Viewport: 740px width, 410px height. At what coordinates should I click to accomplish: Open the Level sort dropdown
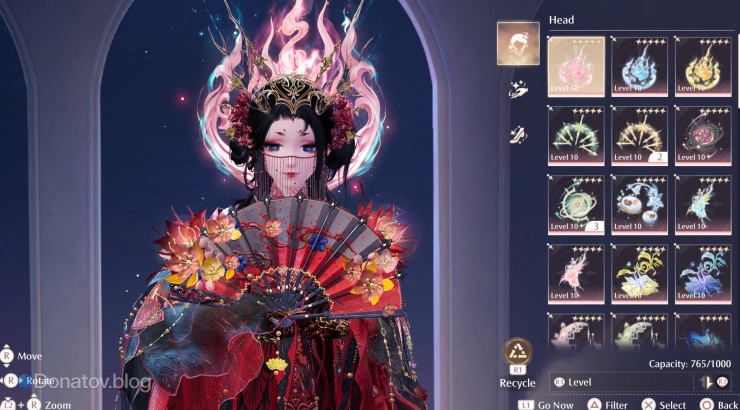(x=620, y=382)
